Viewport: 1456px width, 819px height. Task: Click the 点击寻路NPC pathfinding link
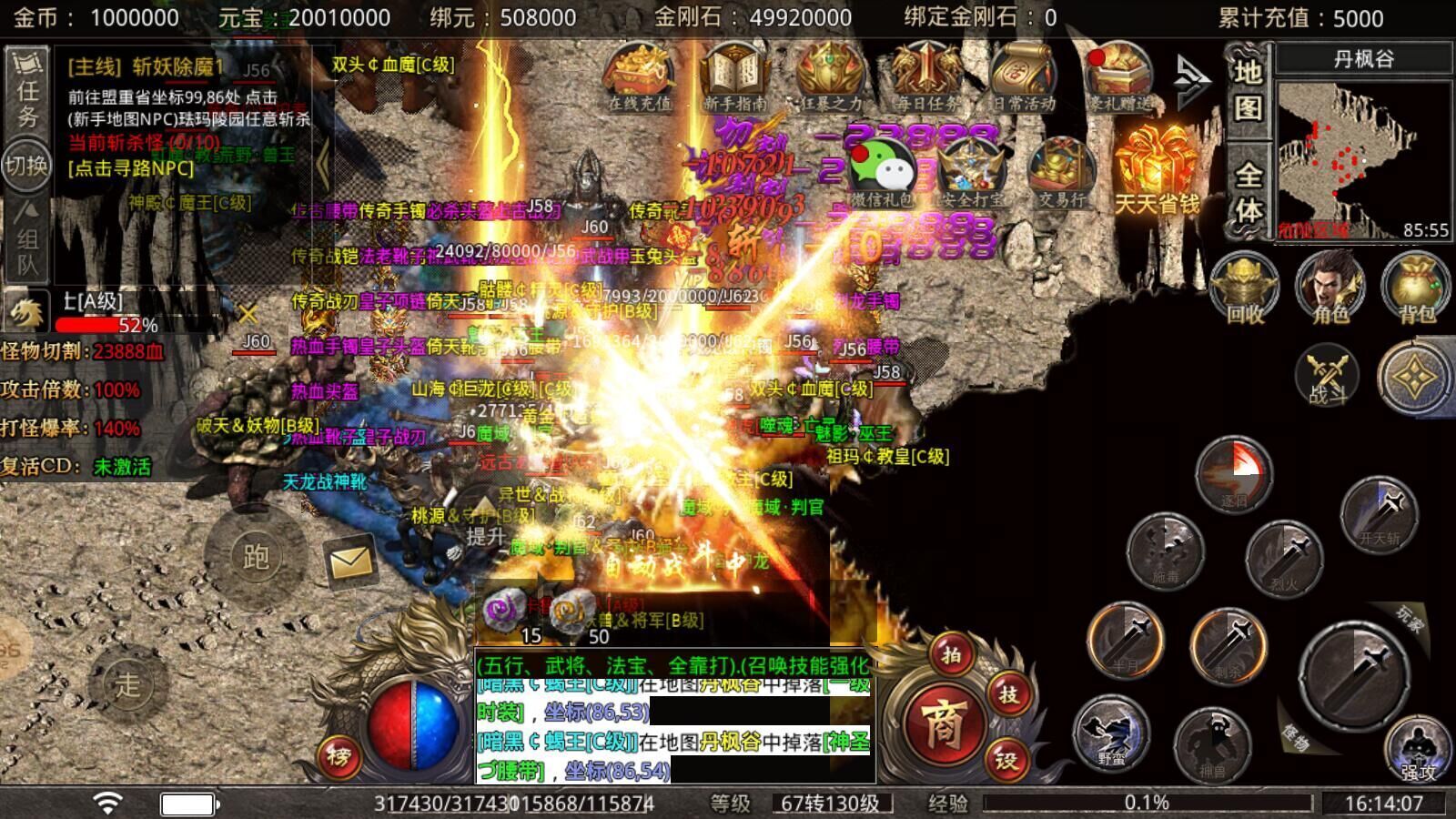pos(131,168)
